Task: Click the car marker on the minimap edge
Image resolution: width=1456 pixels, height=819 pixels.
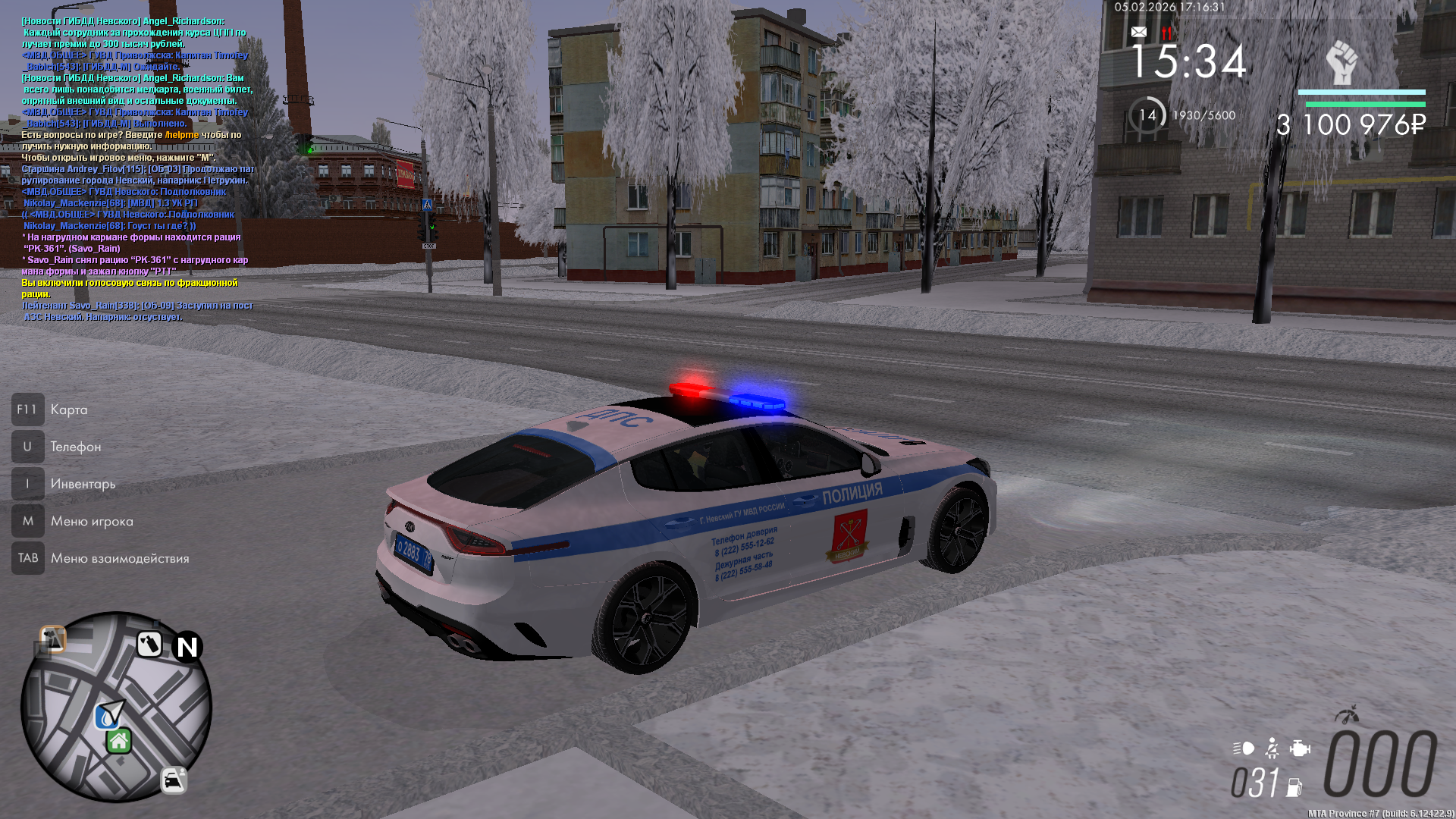Action: [174, 780]
